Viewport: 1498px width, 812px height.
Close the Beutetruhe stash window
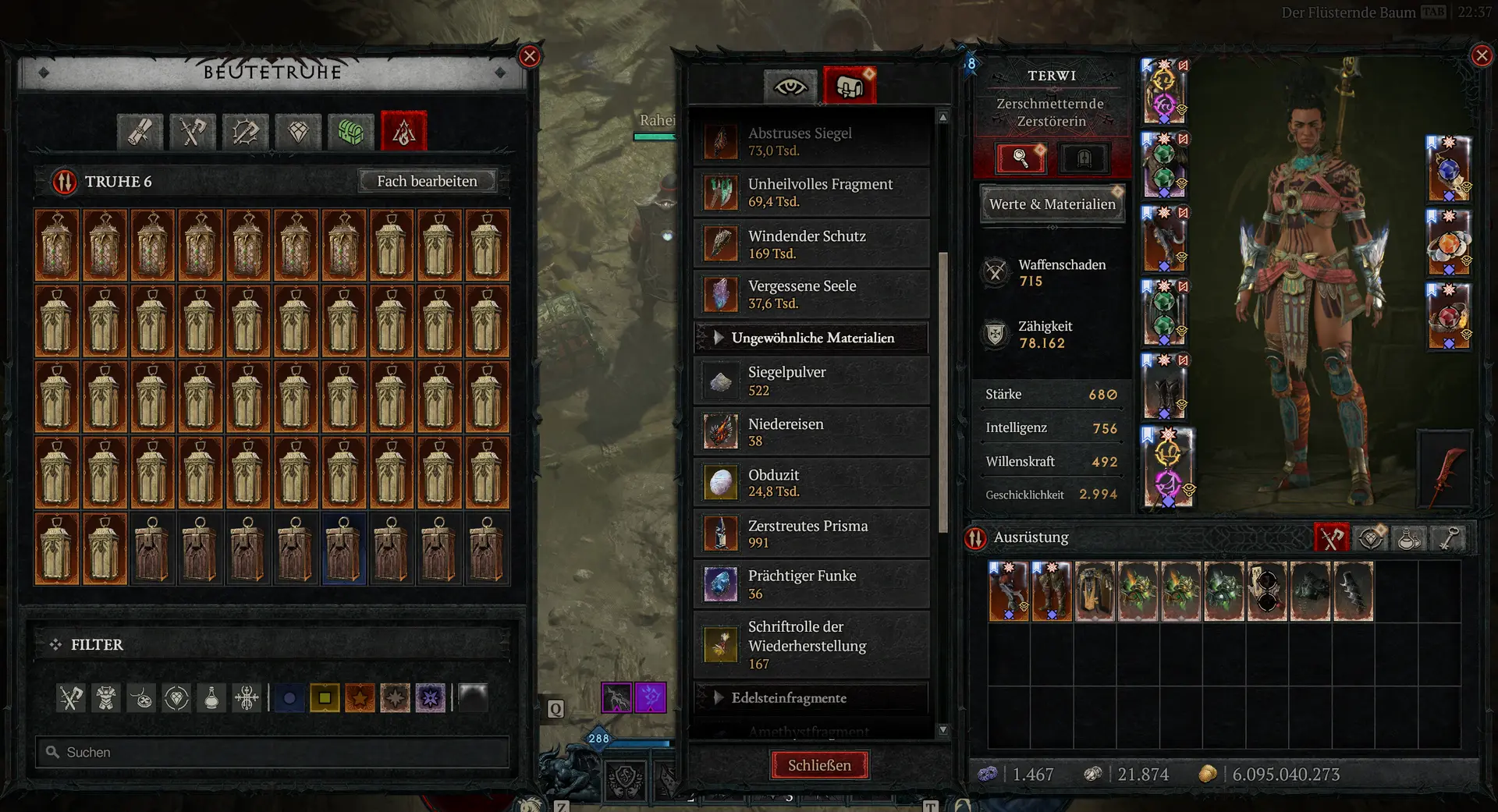[530, 56]
